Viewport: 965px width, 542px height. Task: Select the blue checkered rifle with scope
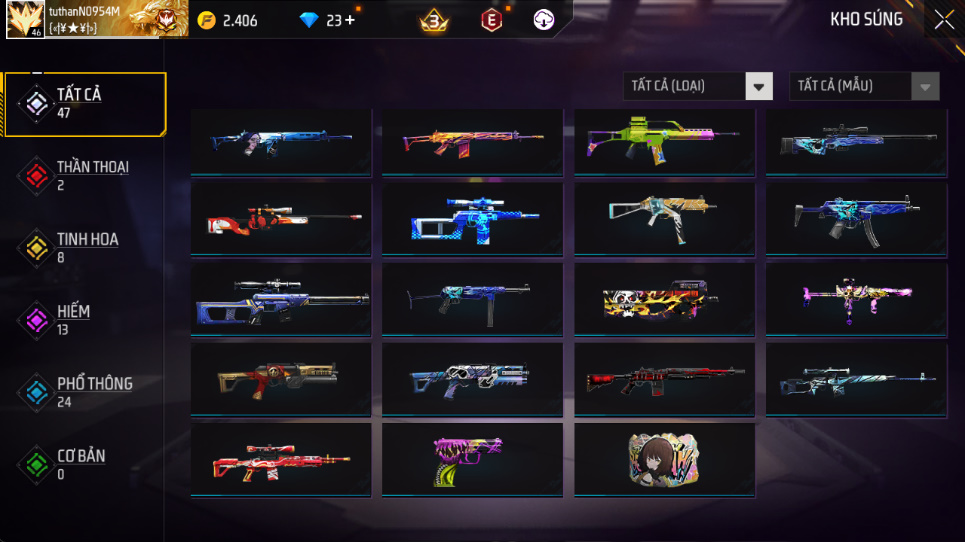pos(473,217)
